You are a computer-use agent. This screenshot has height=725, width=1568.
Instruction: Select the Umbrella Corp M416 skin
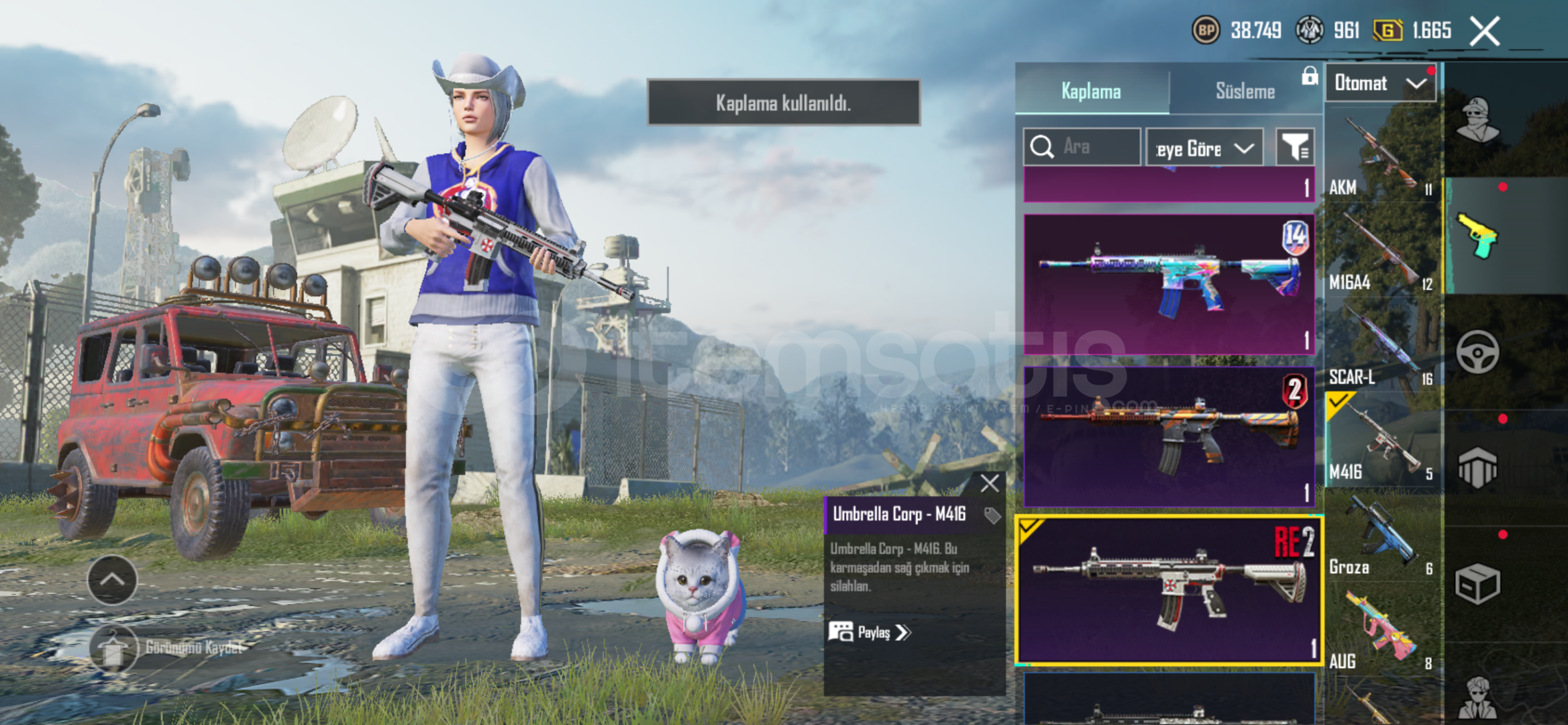[1168, 591]
